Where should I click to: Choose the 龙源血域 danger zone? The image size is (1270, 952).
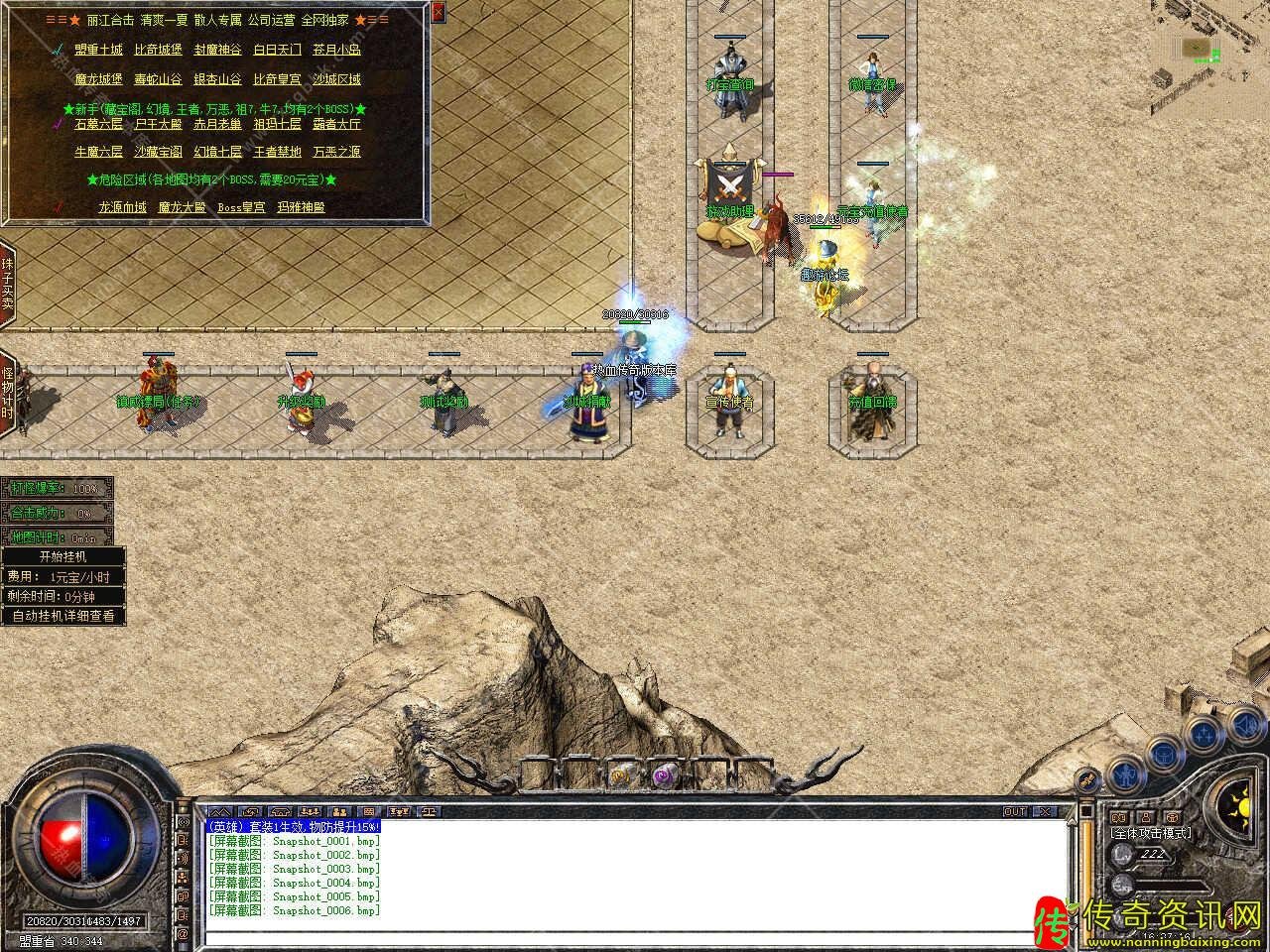click(123, 208)
